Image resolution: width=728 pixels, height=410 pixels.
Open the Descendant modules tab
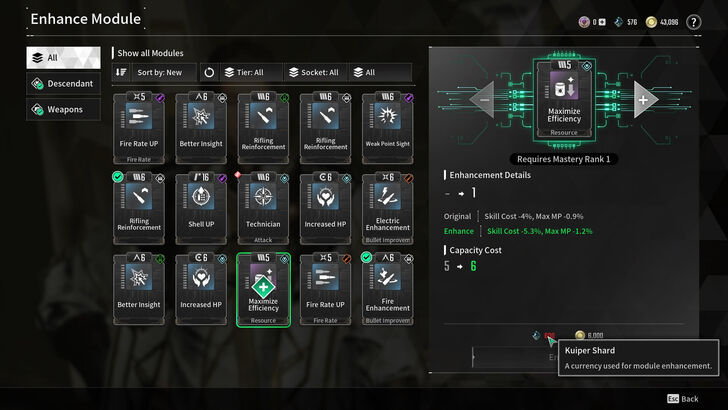point(63,83)
